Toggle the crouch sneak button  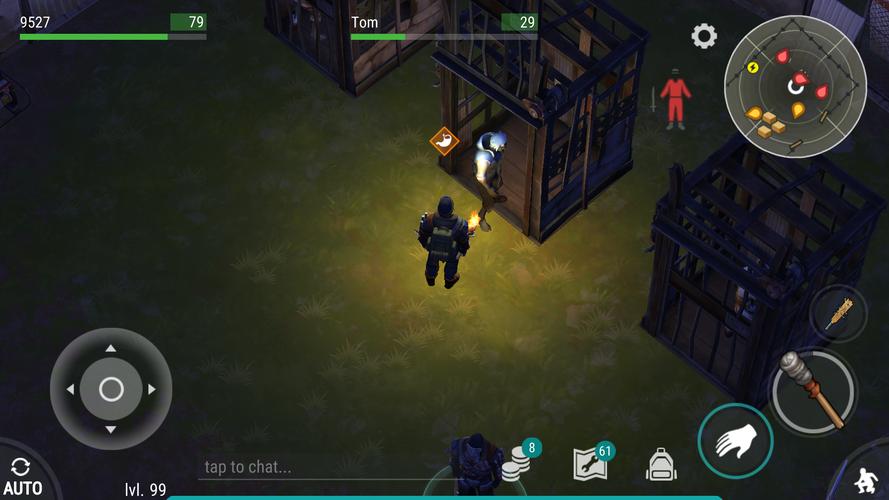point(866,478)
